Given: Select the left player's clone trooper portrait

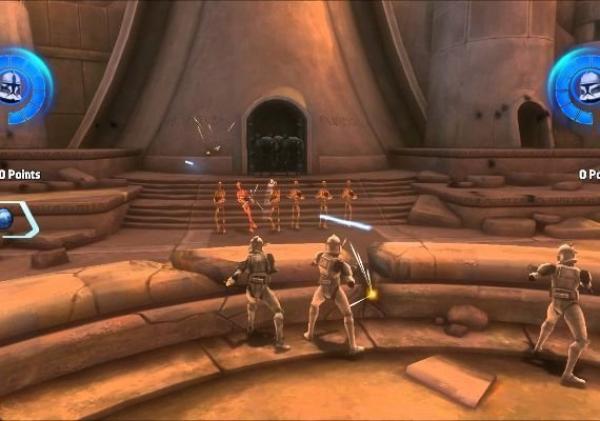Looking at the screenshot, I should click(14, 85).
